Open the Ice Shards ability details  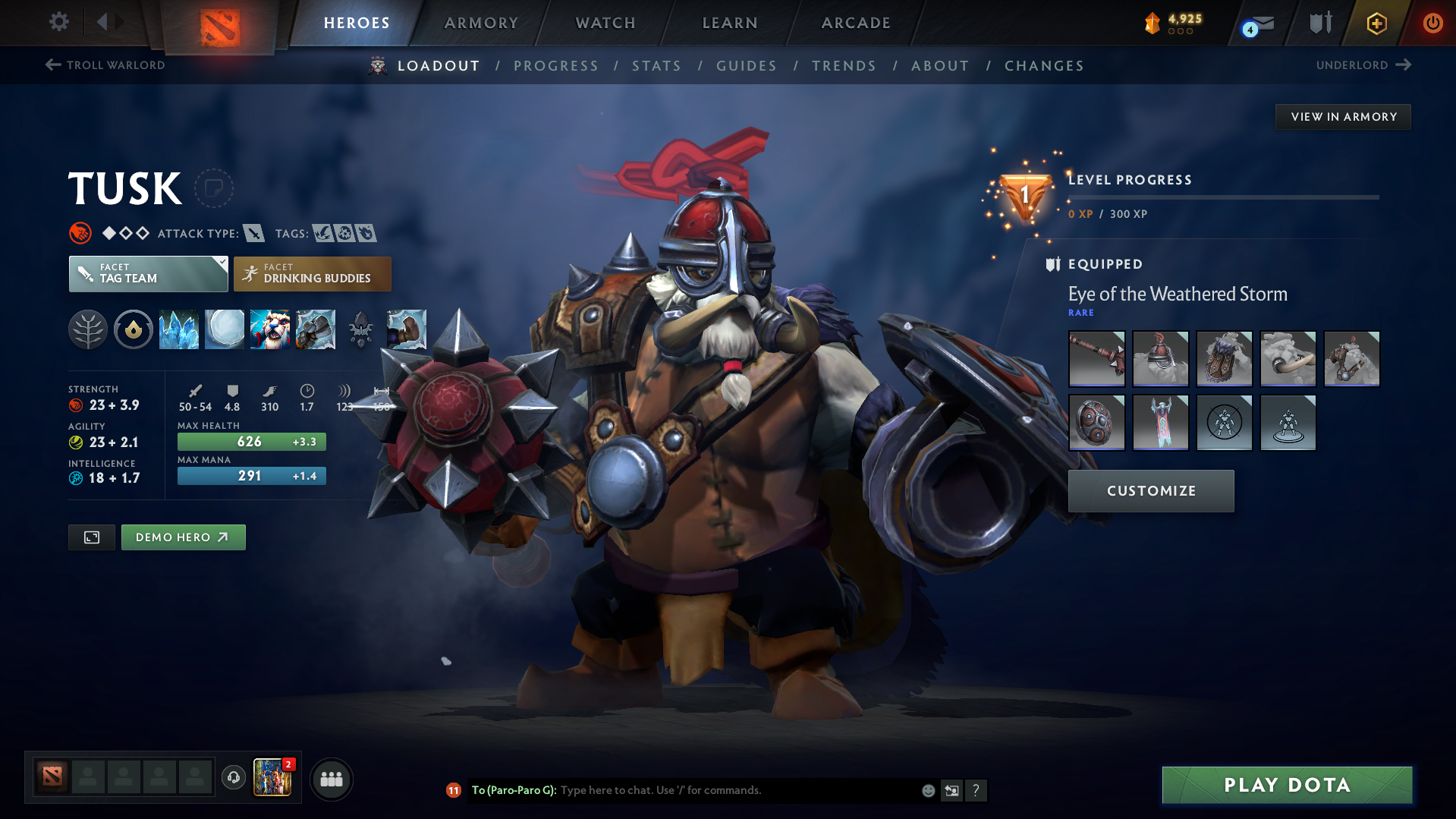coord(179,329)
